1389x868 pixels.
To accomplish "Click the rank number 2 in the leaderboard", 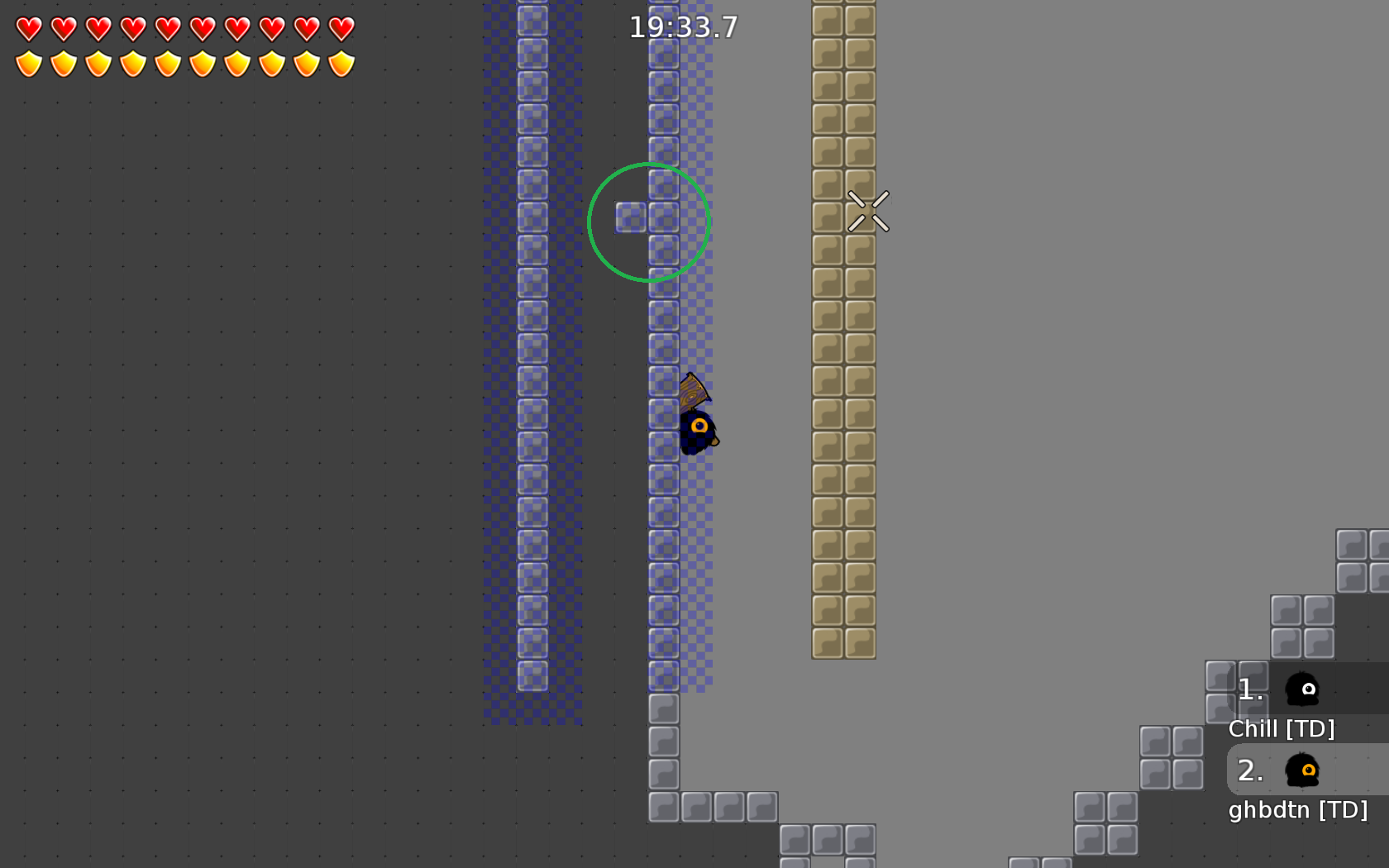I will 1250,770.
